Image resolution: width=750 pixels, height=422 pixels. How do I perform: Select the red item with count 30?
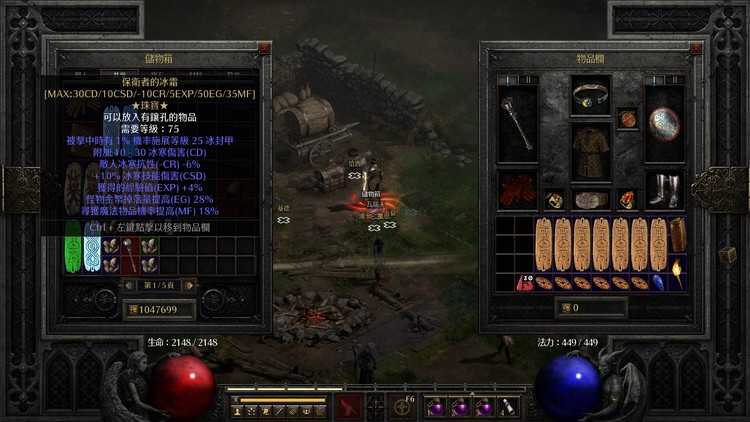(524, 282)
